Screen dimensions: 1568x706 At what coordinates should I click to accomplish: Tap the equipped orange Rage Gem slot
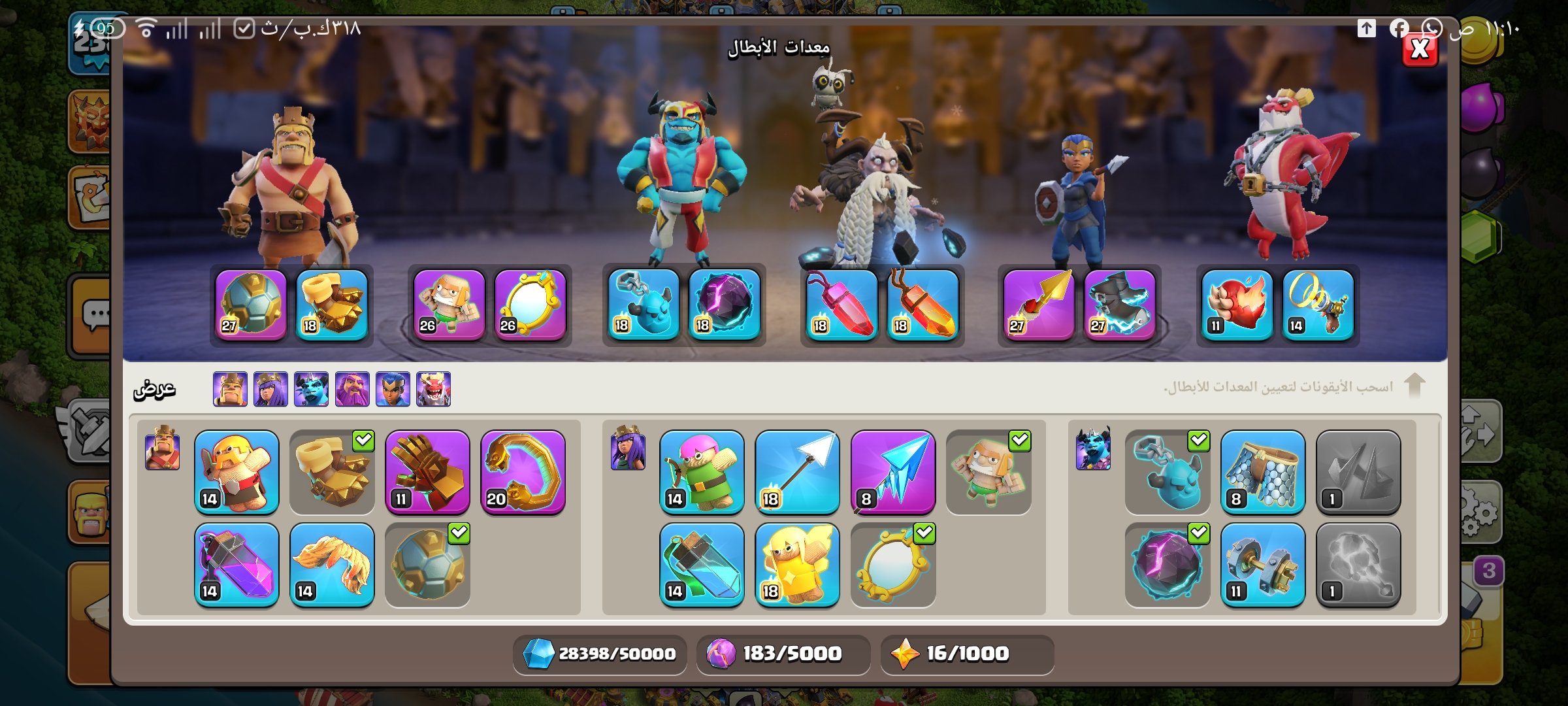point(922,305)
